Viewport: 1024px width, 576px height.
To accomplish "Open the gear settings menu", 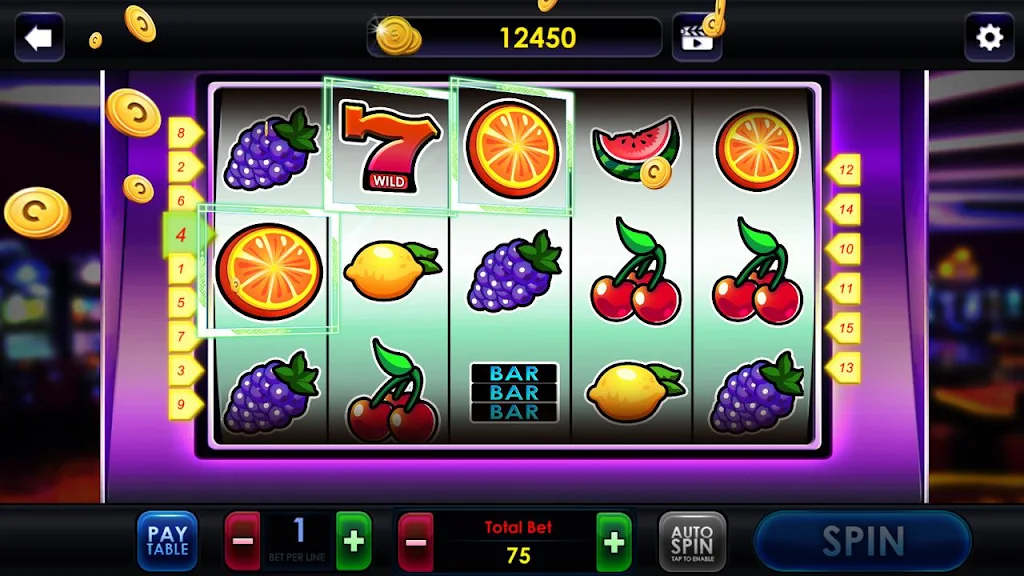I will (x=988, y=38).
